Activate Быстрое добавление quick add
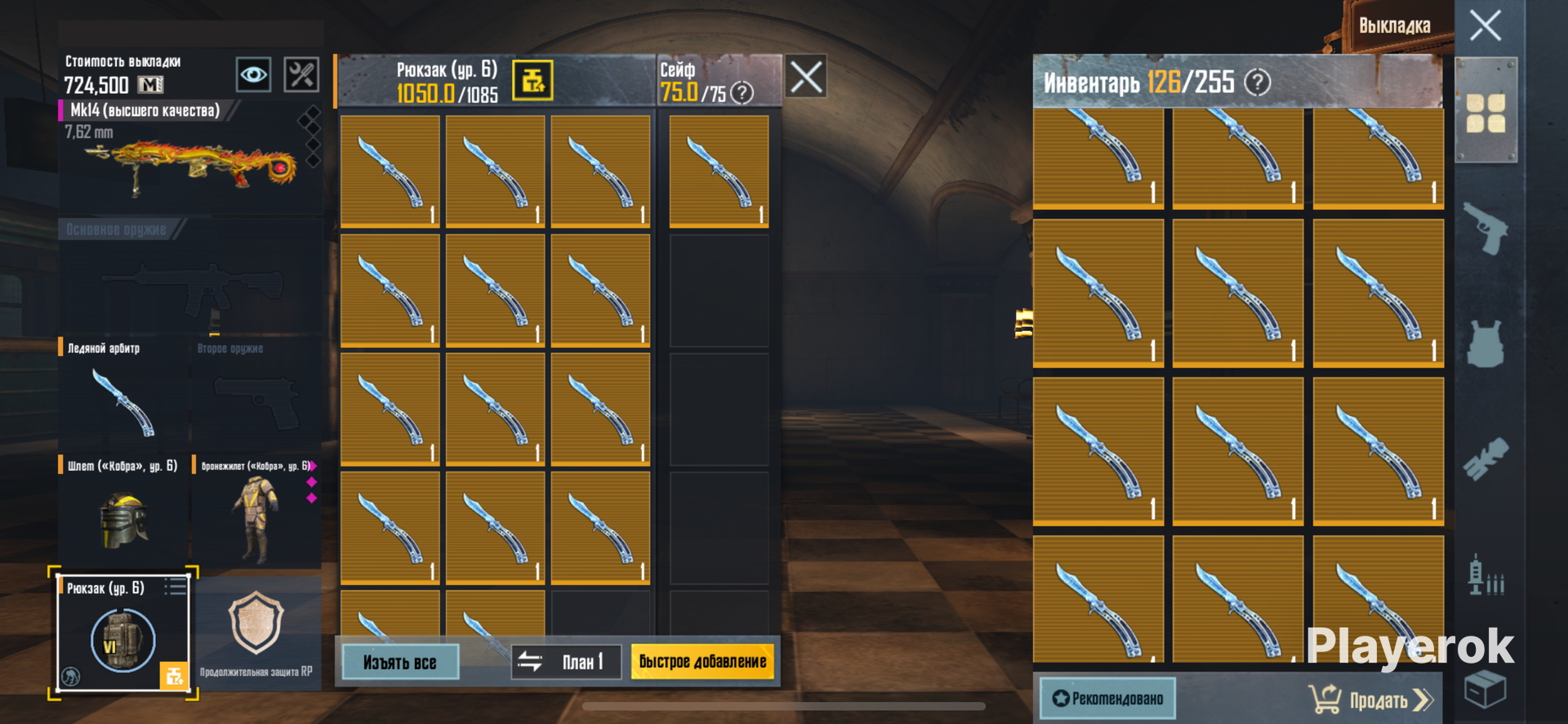The image size is (1568, 724). [702, 662]
